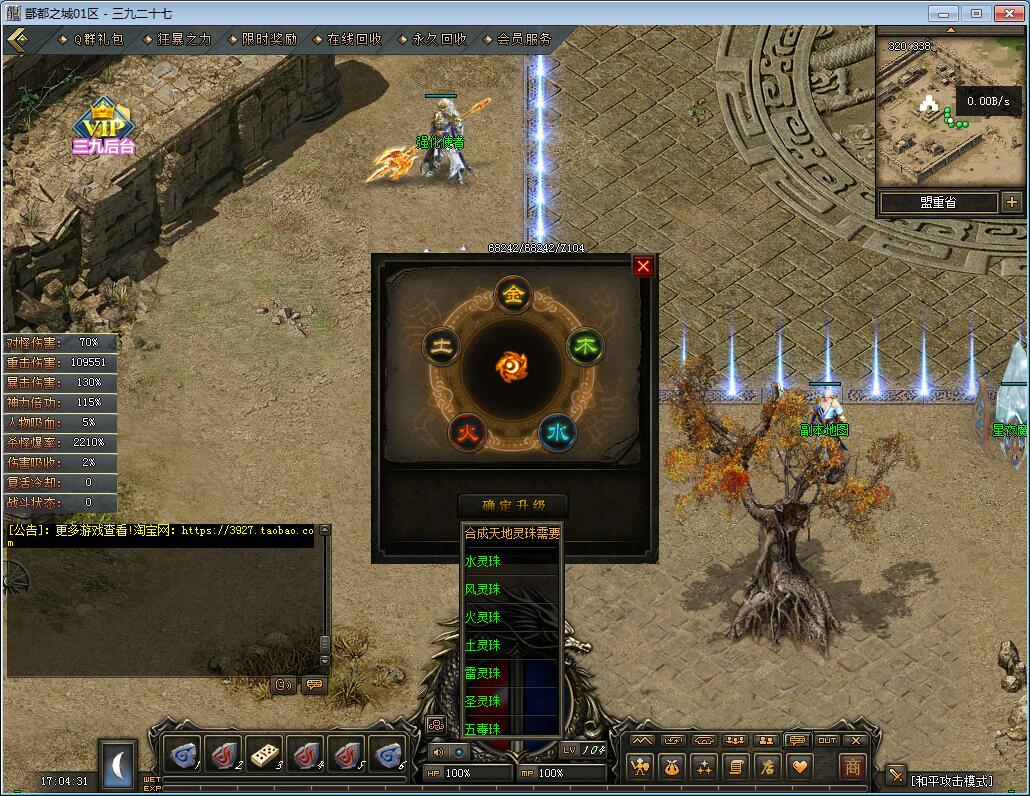Toggle the 和平攻击模式 attack mode sword icon
The height and width of the screenshot is (796, 1030).
(894, 778)
